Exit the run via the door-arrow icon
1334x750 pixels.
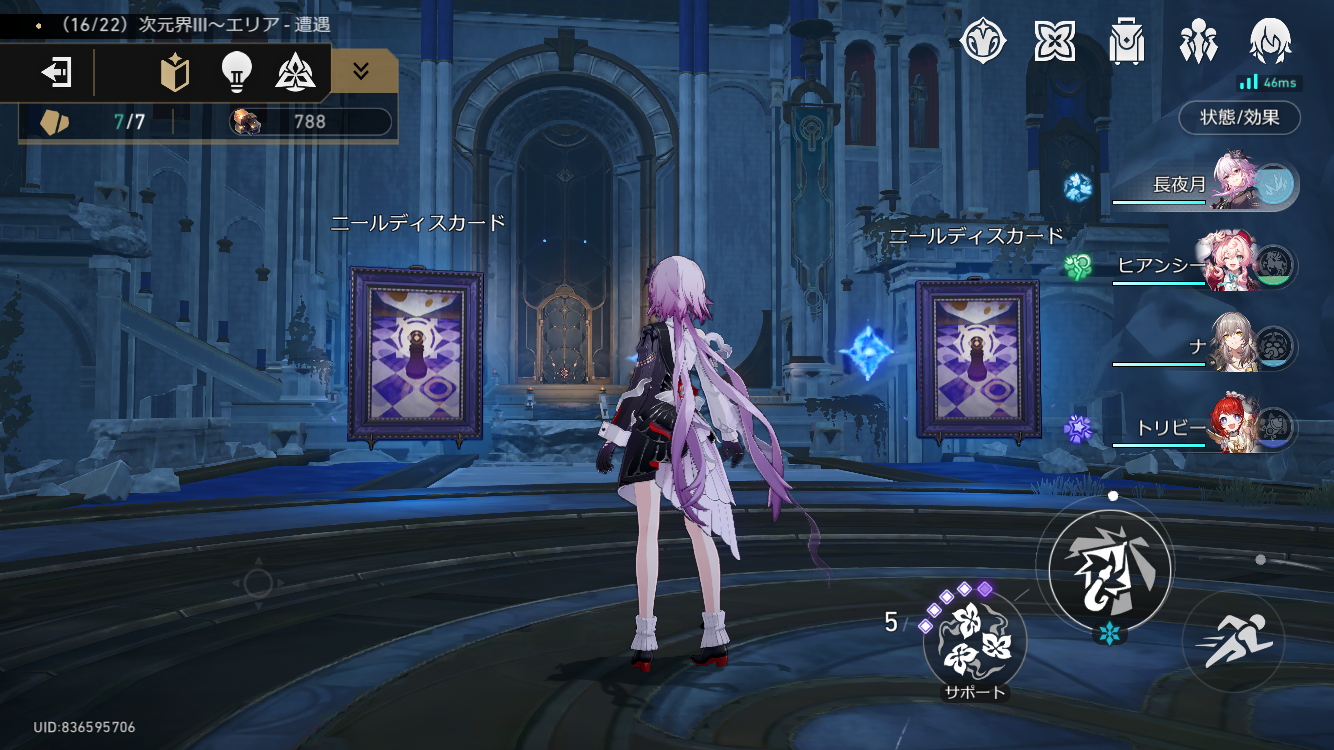(x=56, y=72)
